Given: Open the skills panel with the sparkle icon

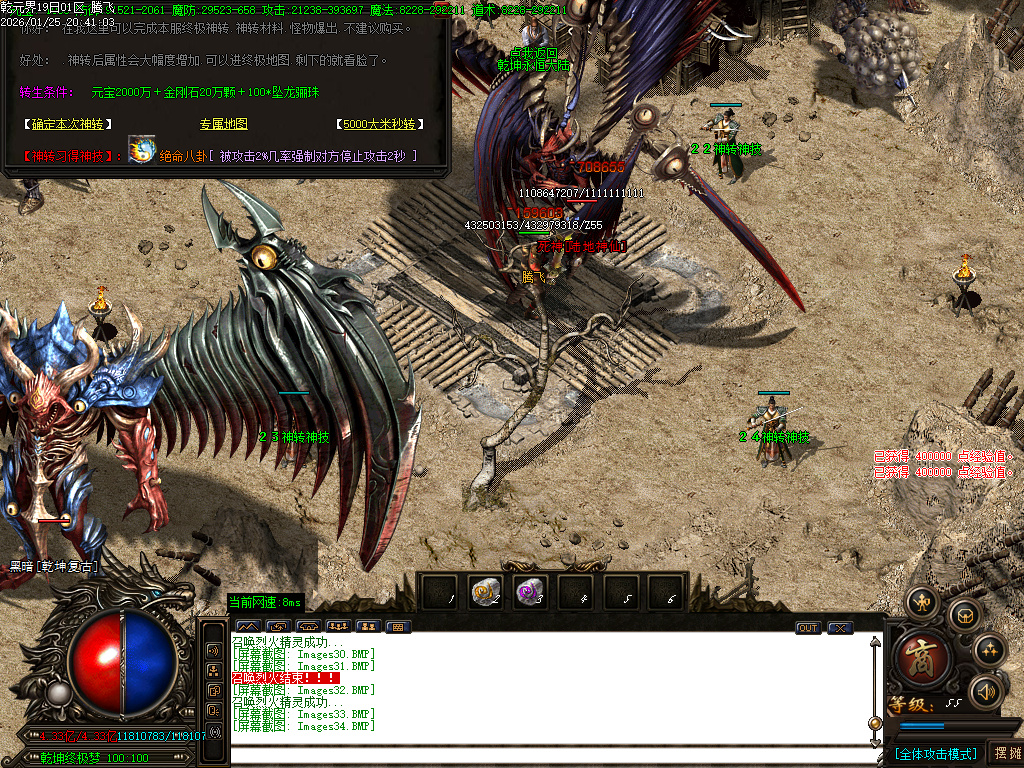Looking at the screenshot, I should (989, 651).
